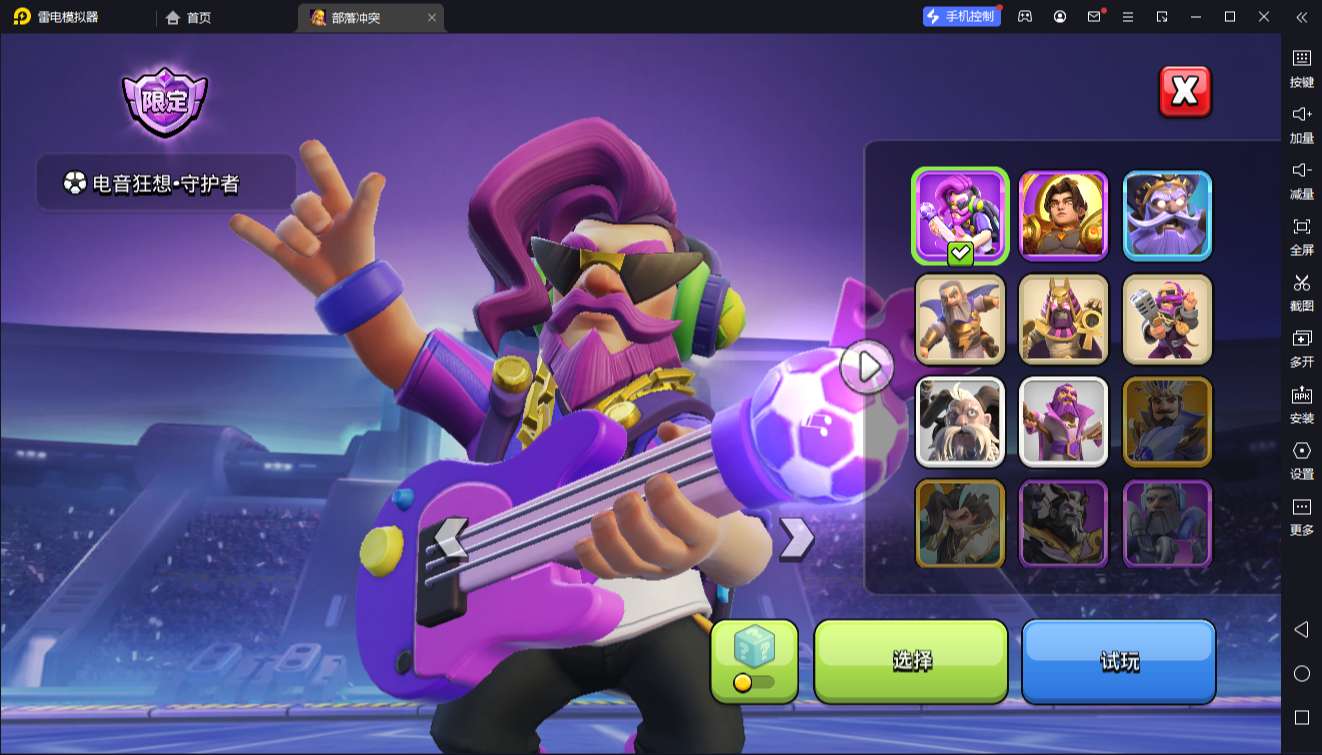Select the golden pharaoh skin thumbnail
This screenshot has width=1322, height=755.
tap(1063, 319)
